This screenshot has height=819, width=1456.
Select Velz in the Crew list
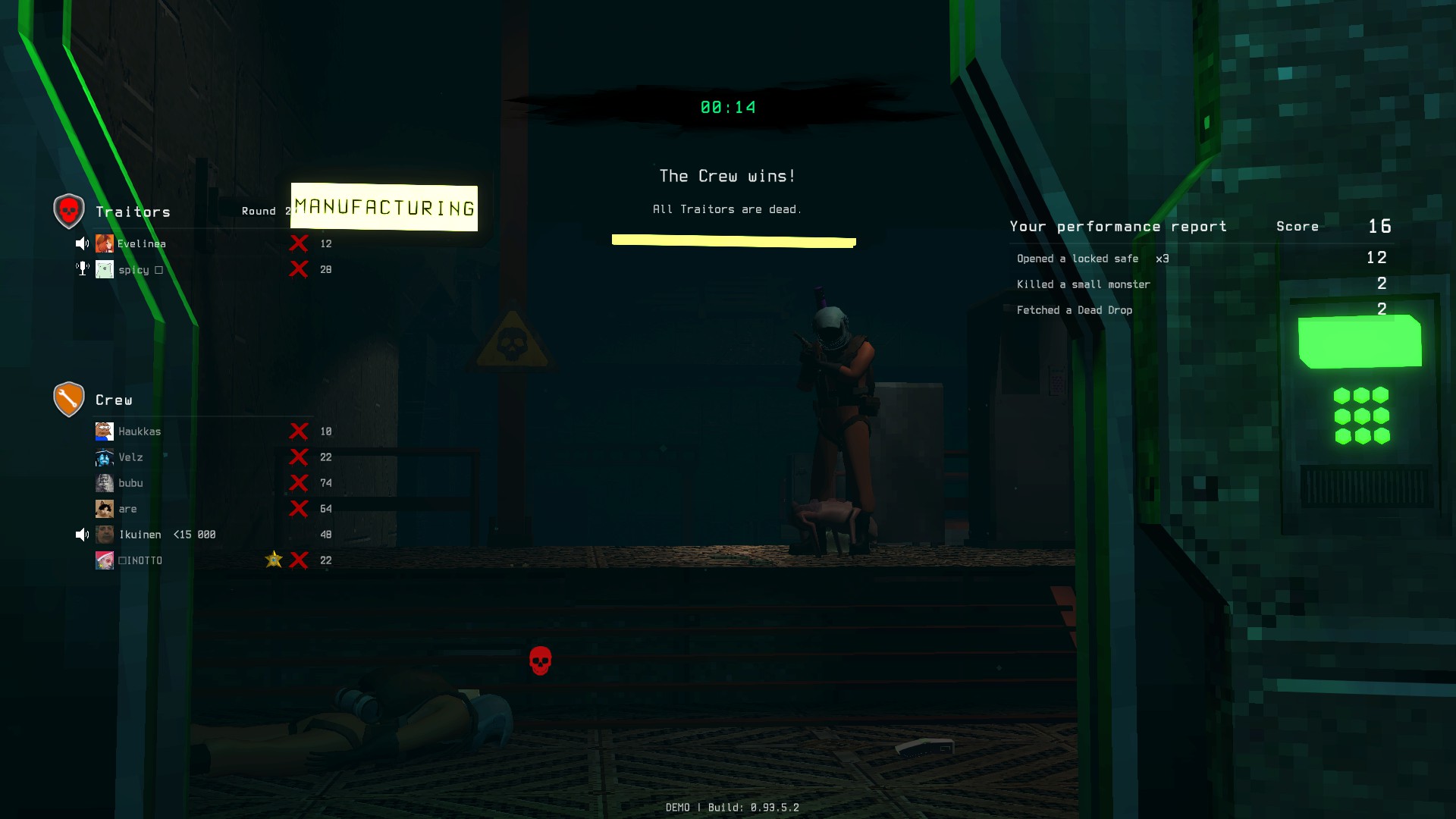(x=130, y=457)
